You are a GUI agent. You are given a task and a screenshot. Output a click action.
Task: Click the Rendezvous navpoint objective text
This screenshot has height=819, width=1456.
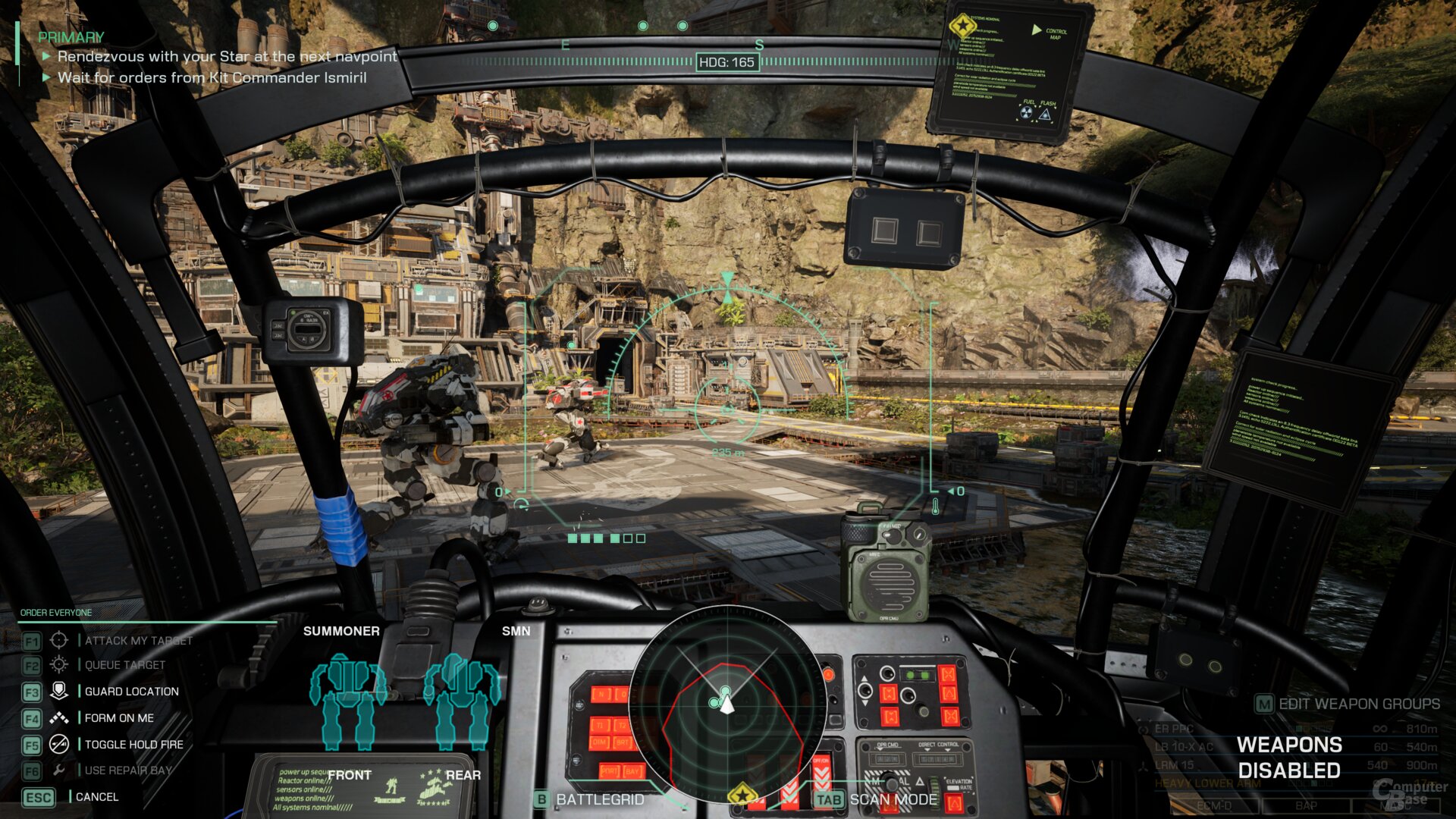pos(225,56)
